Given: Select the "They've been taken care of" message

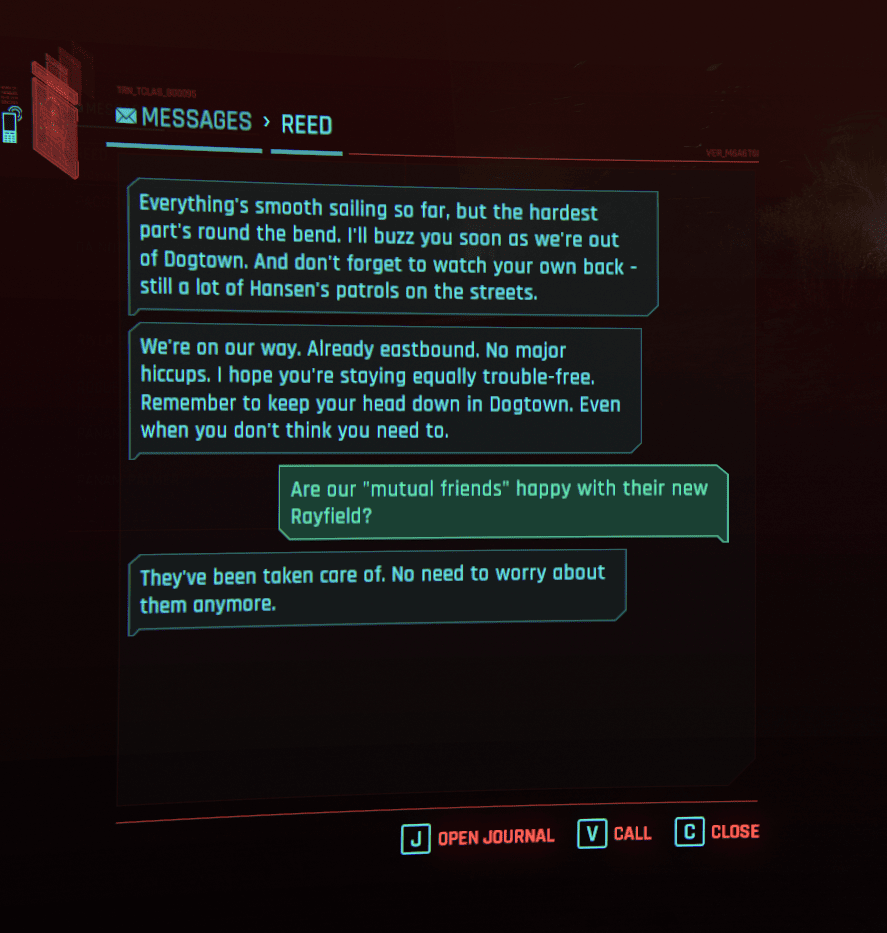Looking at the screenshot, I should pyautogui.click(x=376, y=590).
